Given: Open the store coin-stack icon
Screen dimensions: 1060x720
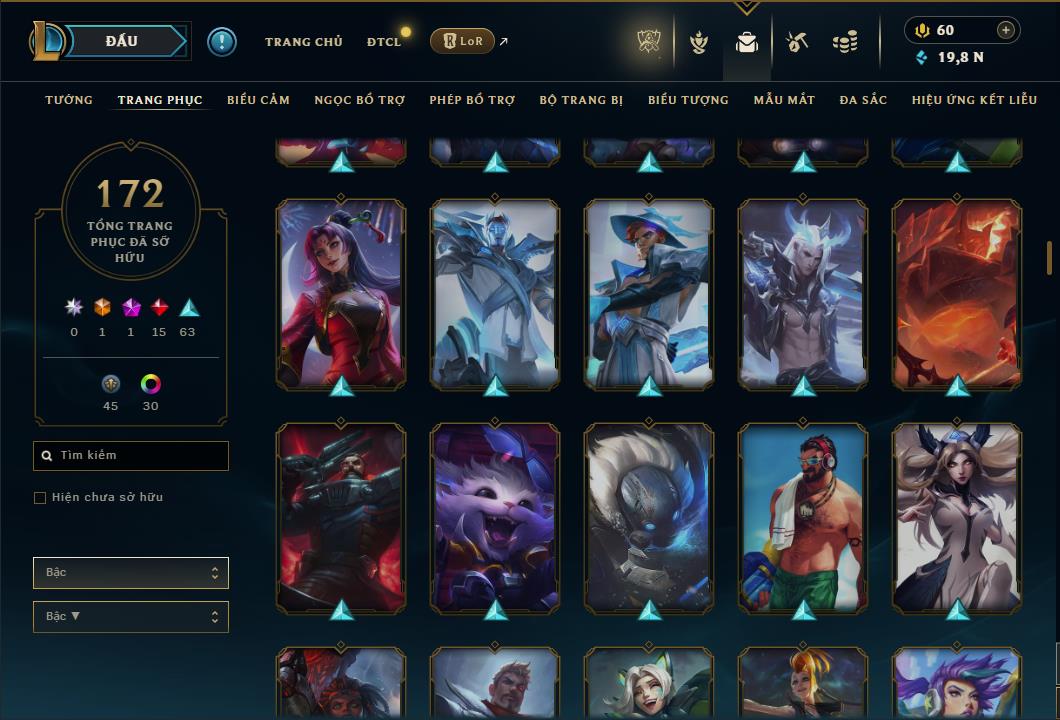Looking at the screenshot, I should (845, 42).
